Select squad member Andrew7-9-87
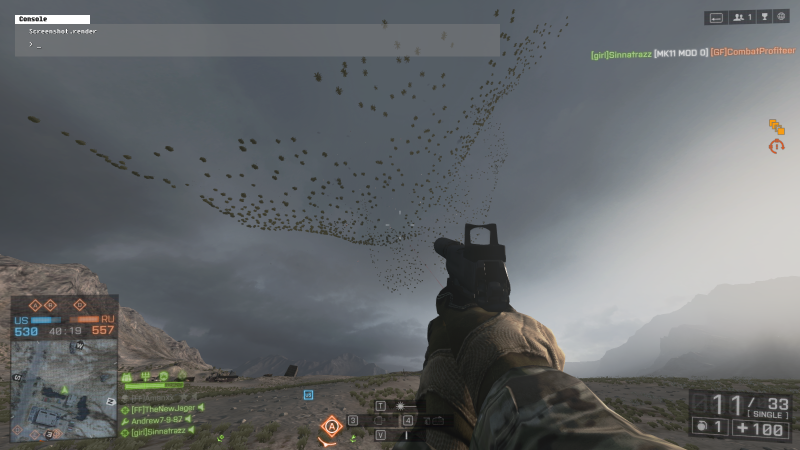The width and height of the screenshot is (800, 450). 161,420
